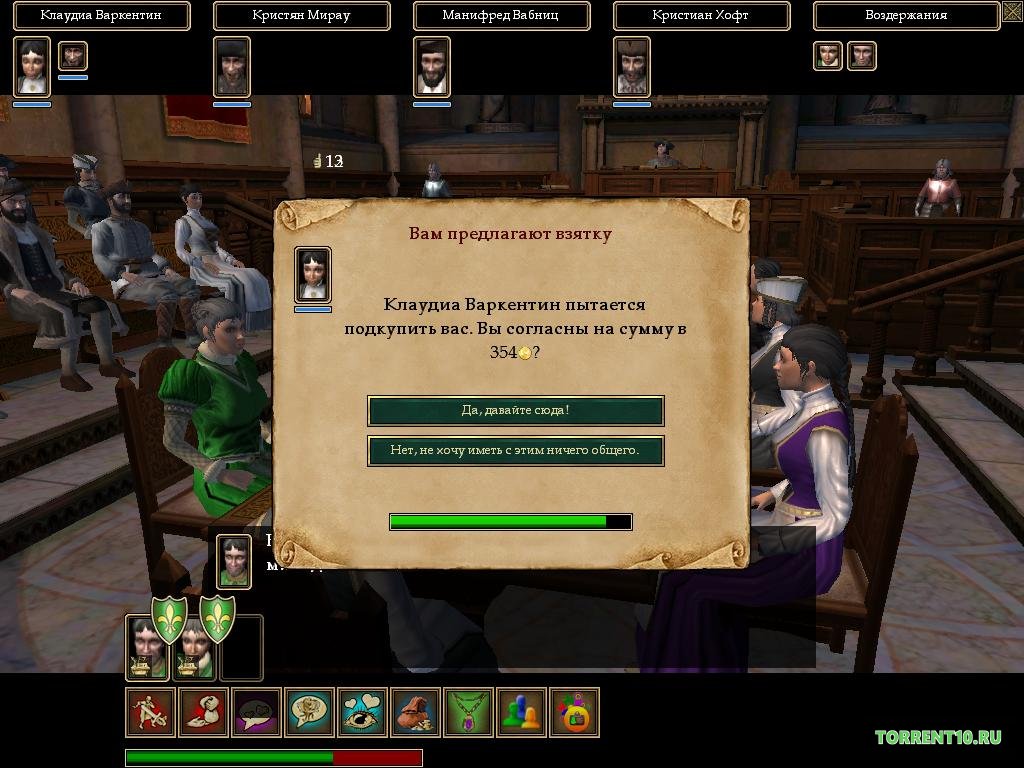
Task: Use the rose speech bubble compliment action
Action: coord(310,712)
